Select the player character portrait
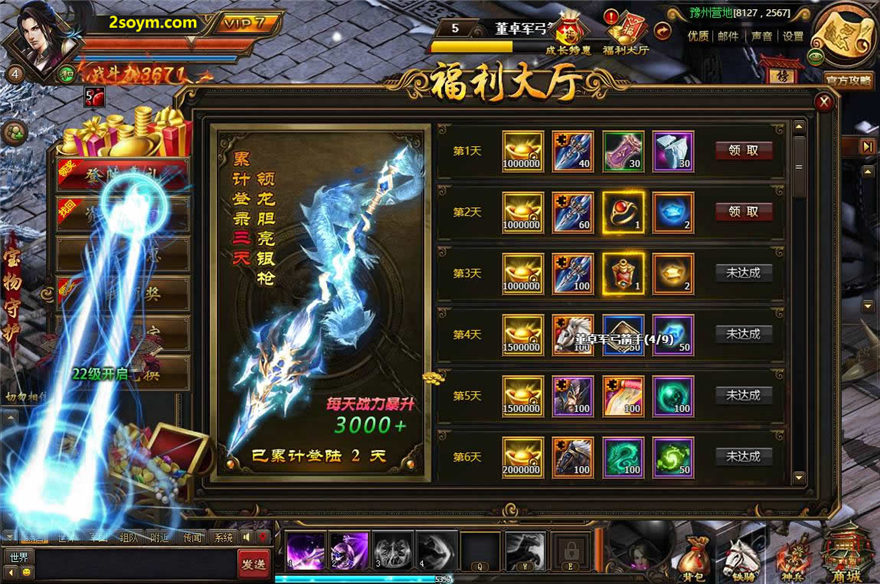The height and width of the screenshot is (584, 880). [x=42, y=40]
